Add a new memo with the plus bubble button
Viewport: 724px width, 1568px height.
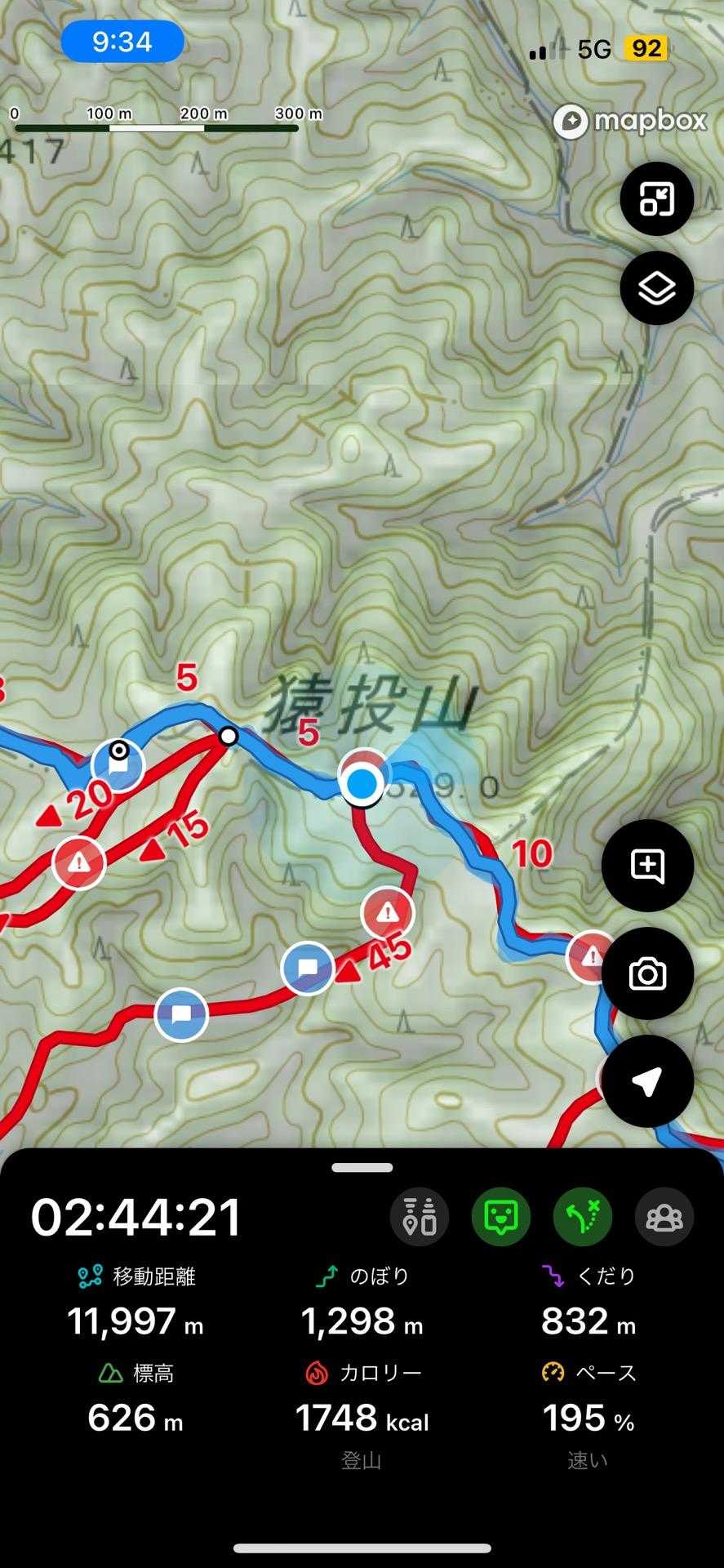click(647, 866)
